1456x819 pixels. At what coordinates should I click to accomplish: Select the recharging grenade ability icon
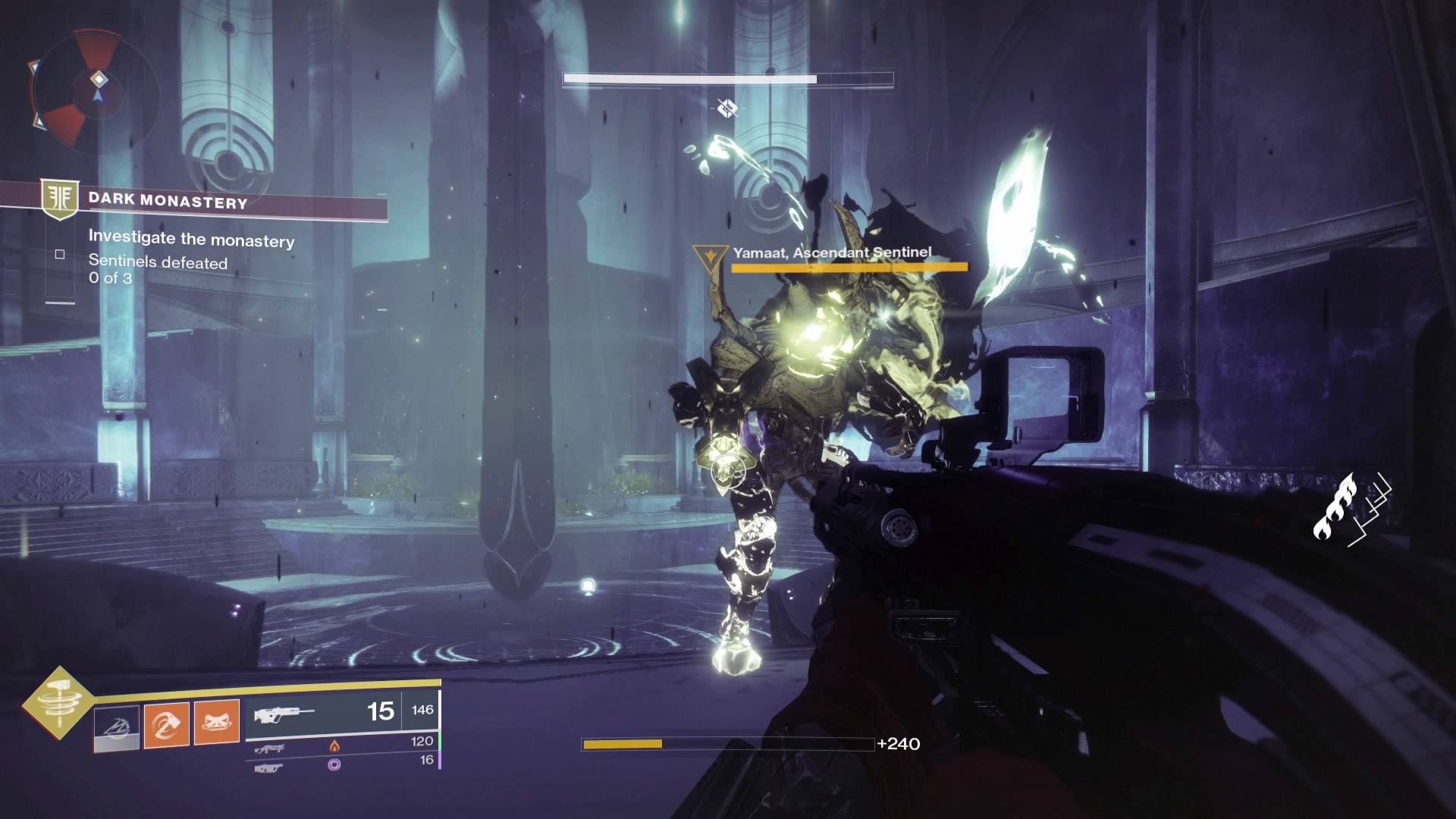tap(117, 728)
